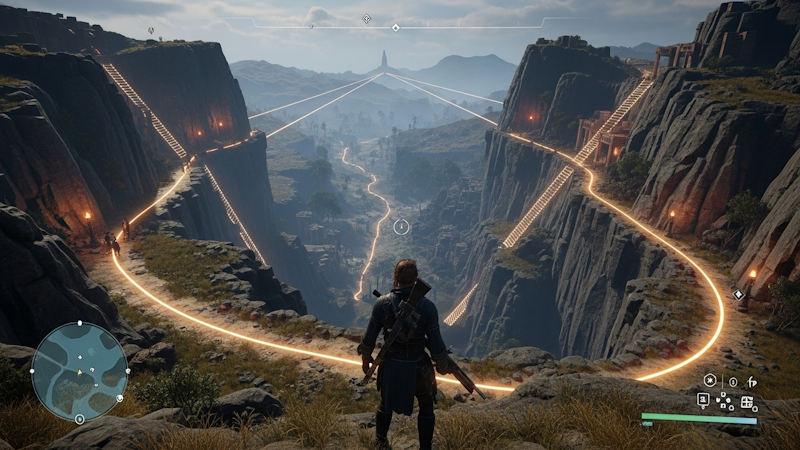Image resolution: width=800 pixels, height=450 pixels.
Task: Open the grid-shaped inventory icon
Action: (x=746, y=402)
